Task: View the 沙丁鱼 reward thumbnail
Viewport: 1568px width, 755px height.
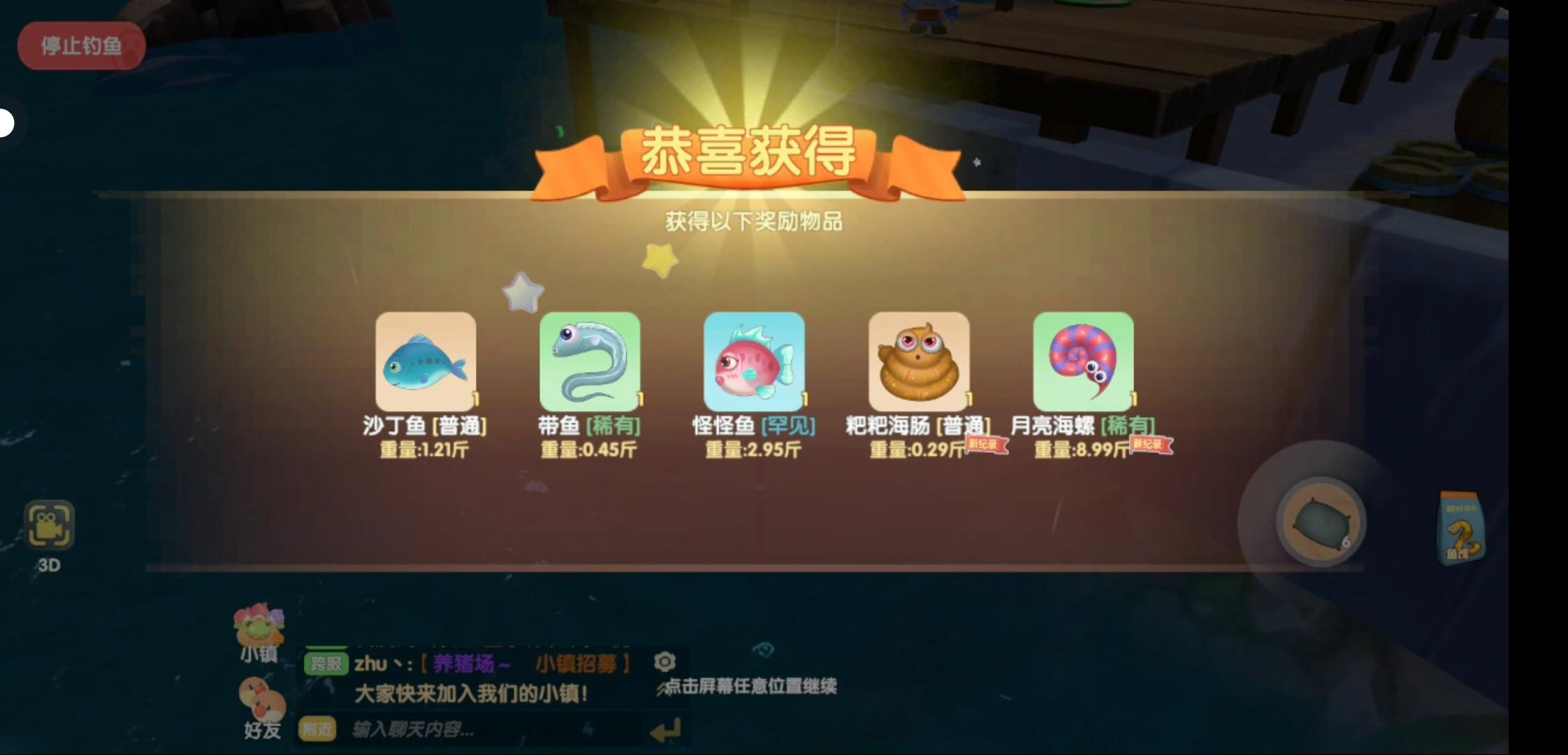Action: tap(426, 362)
